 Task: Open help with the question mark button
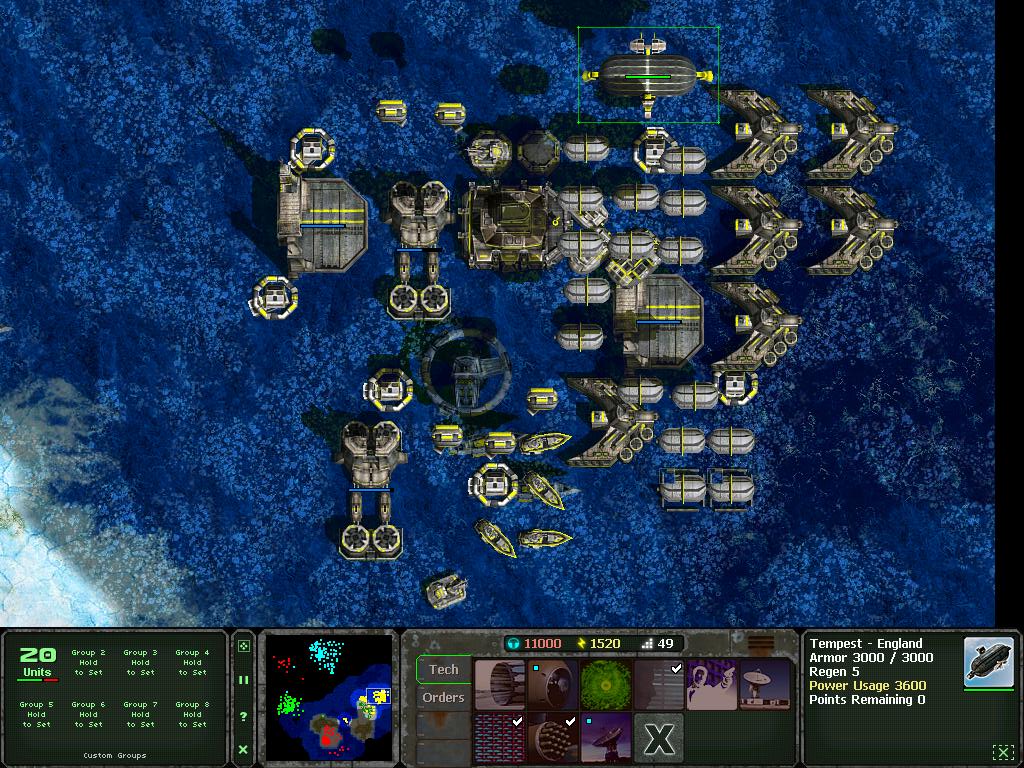(x=243, y=716)
